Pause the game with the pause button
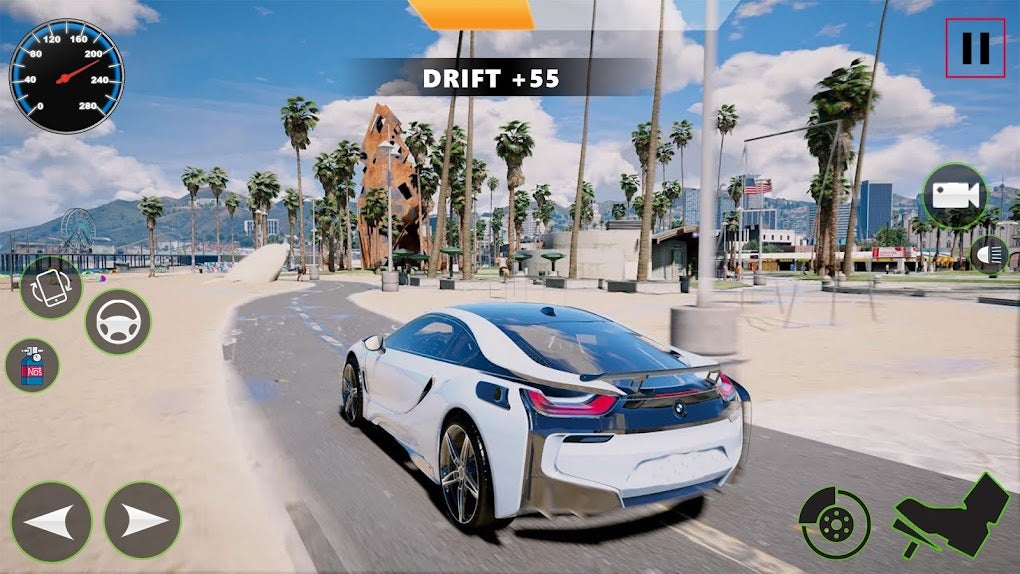This screenshot has width=1020, height=574. [x=975, y=48]
